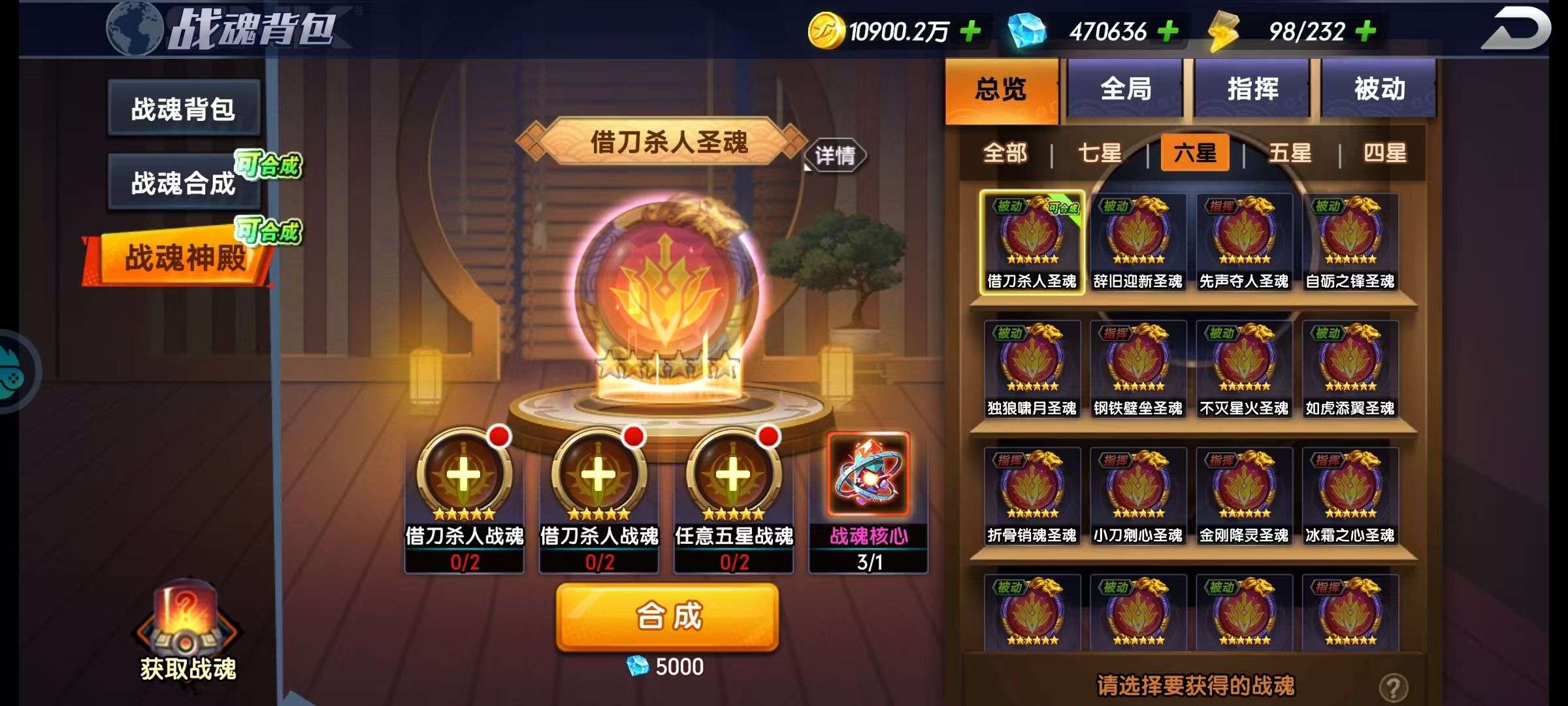Show 全部 all star levels
This screenshot has height=706, width=1568.
tap(1005, 154)
